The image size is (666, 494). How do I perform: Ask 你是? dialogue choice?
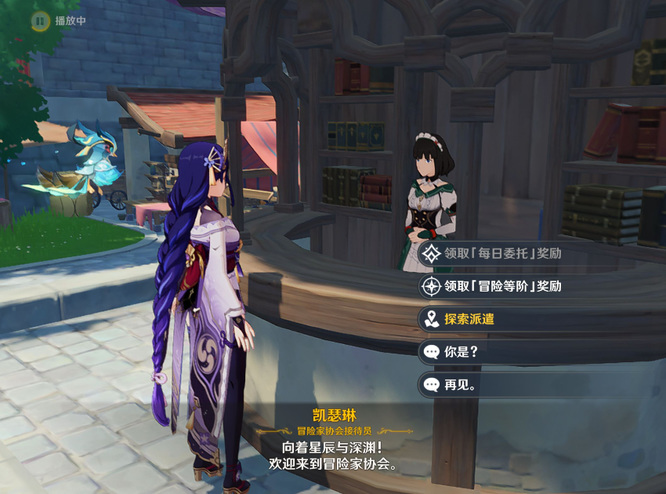pos(460,352)
